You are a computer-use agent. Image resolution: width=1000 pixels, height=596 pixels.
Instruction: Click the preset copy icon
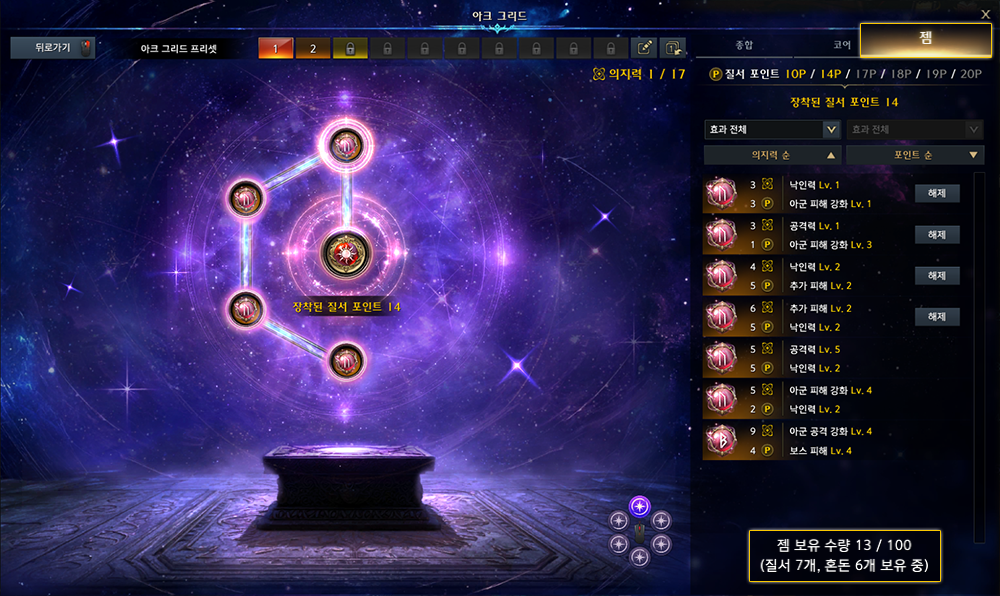point(673,48)
